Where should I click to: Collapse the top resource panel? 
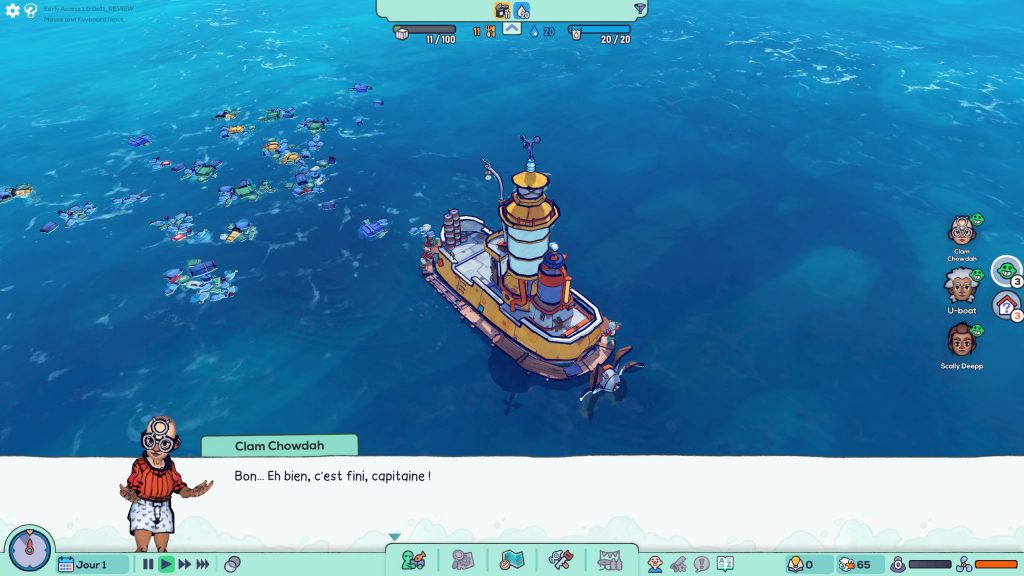(512, 29)
